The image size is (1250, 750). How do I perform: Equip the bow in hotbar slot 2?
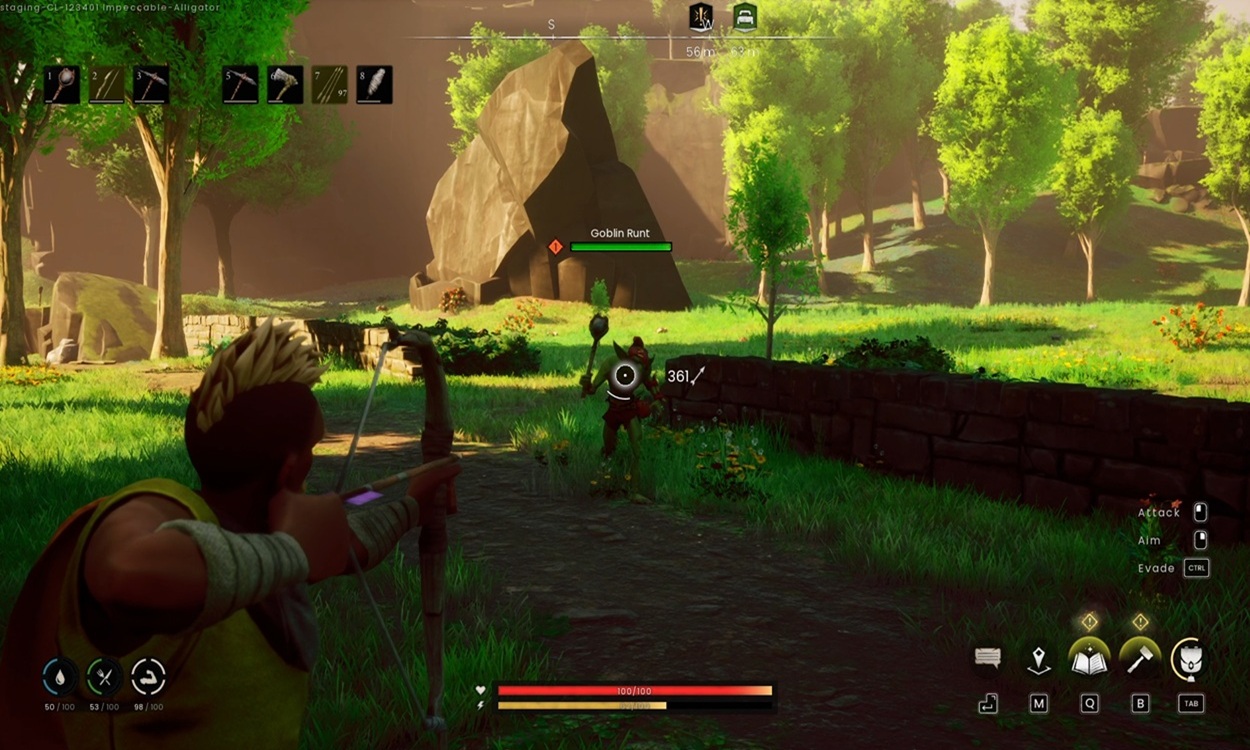[x=106, y=85]
